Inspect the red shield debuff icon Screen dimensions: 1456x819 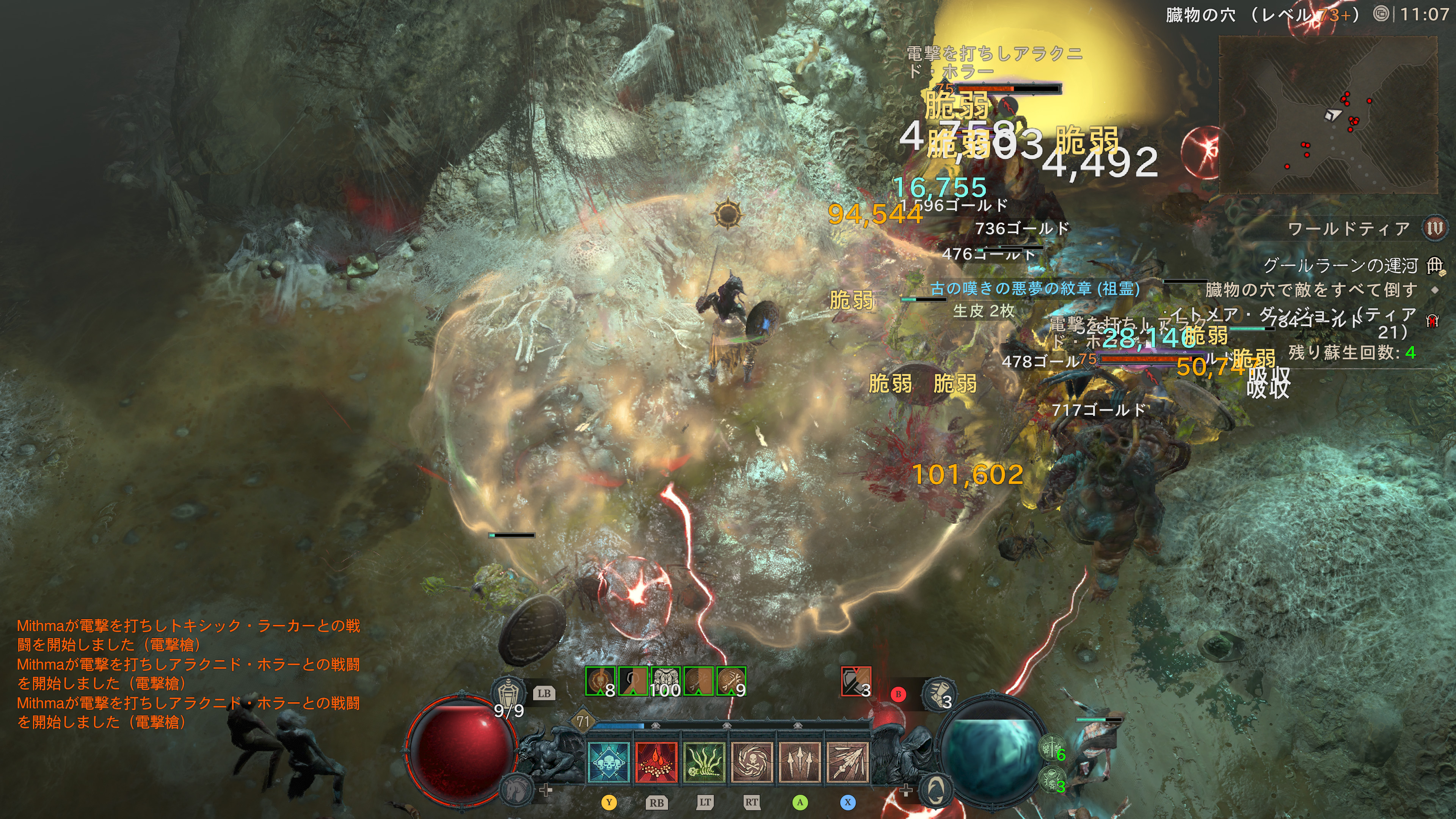click(x=855, y=681)
